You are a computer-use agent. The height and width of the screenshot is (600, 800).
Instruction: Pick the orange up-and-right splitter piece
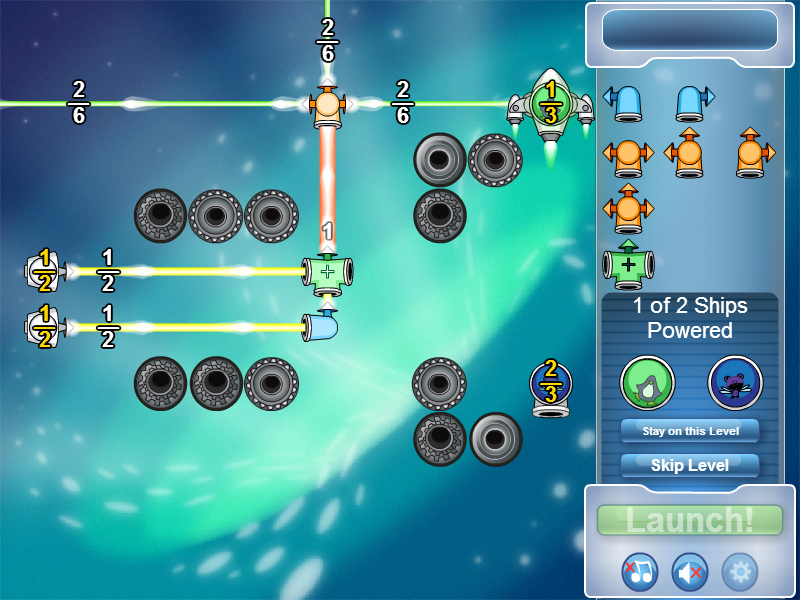tap(752, 154)
